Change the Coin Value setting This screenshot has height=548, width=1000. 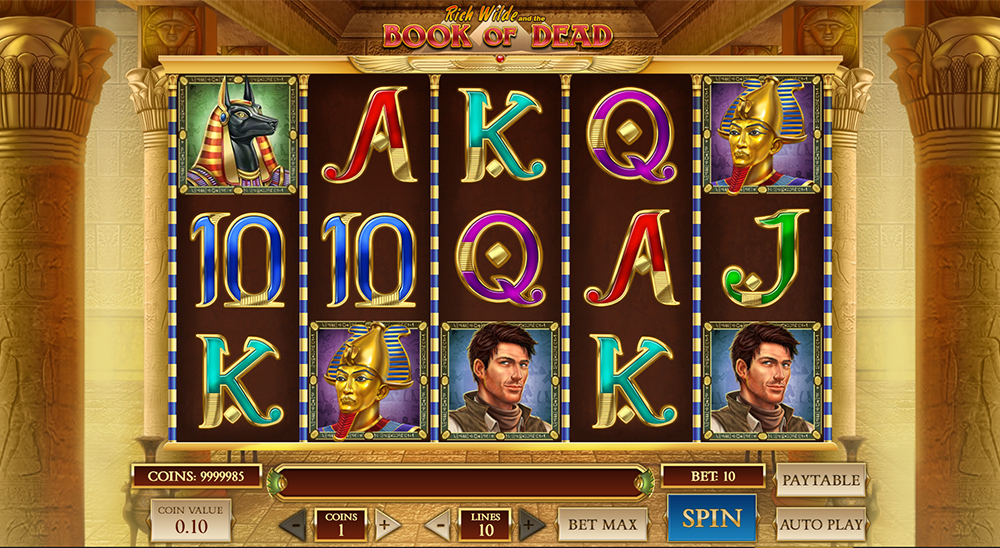[192, 520]
